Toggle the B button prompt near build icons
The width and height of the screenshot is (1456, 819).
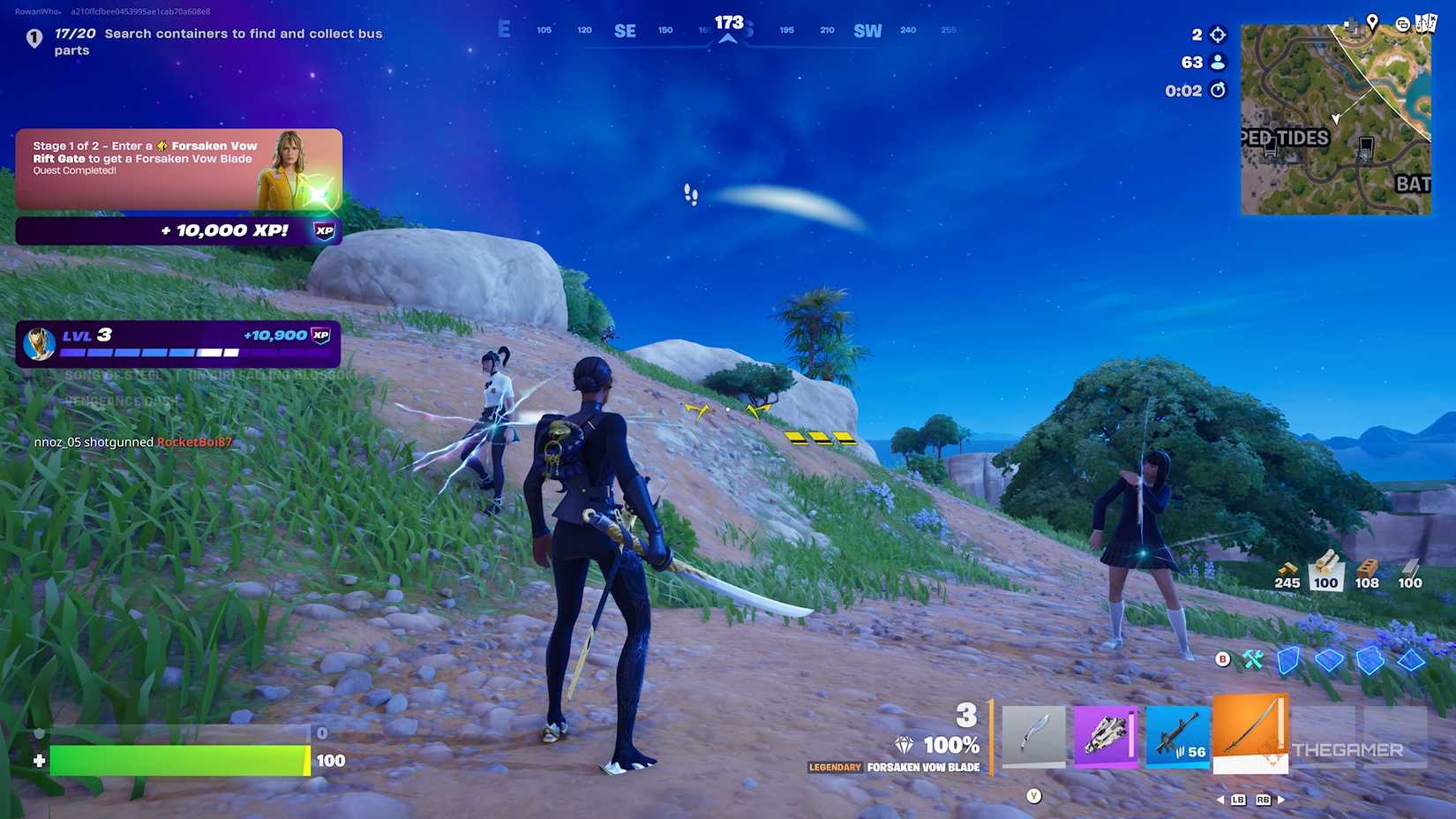pos(1223,658)
